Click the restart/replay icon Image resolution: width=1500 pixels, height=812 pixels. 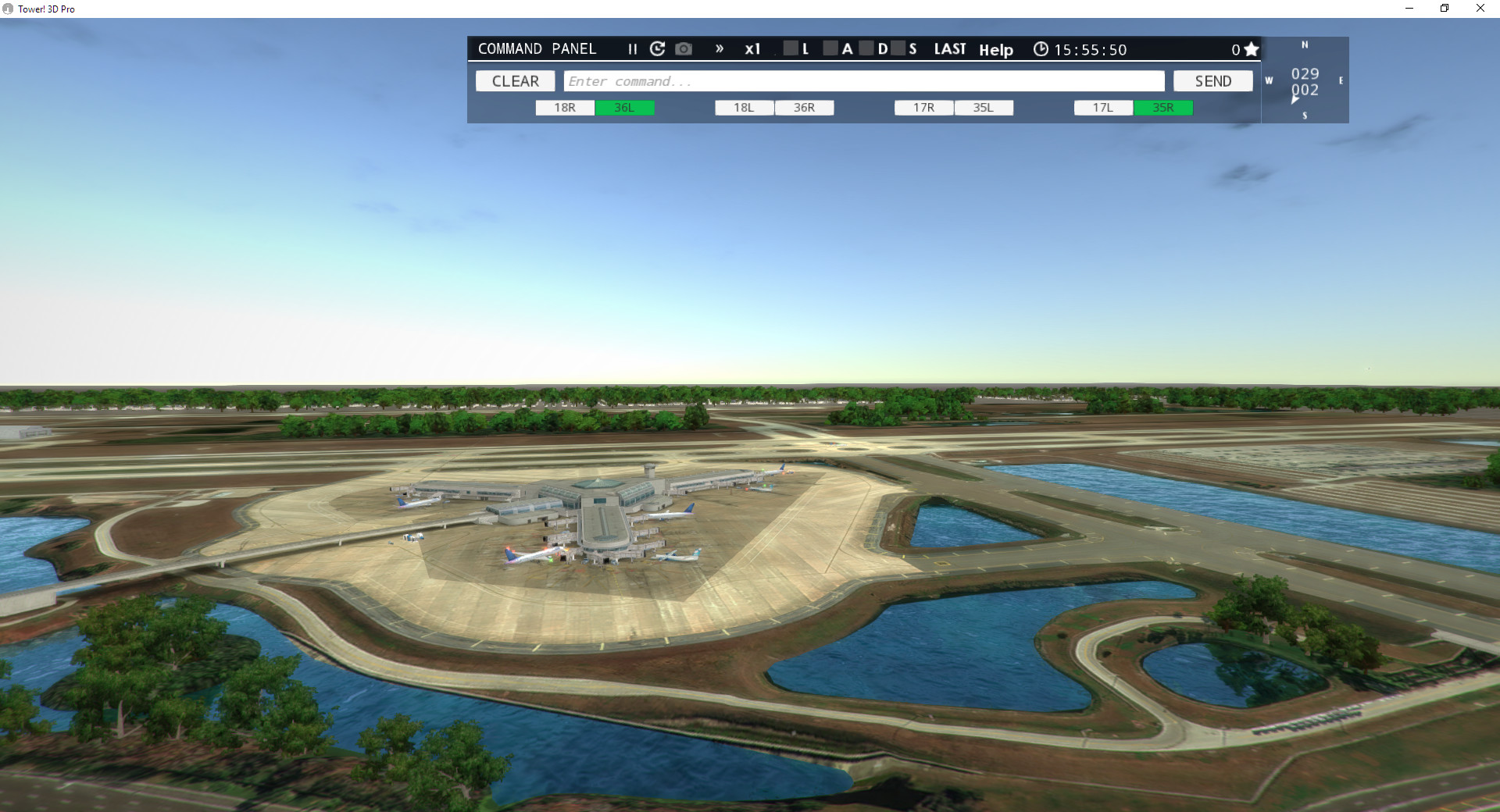point(657,48)
